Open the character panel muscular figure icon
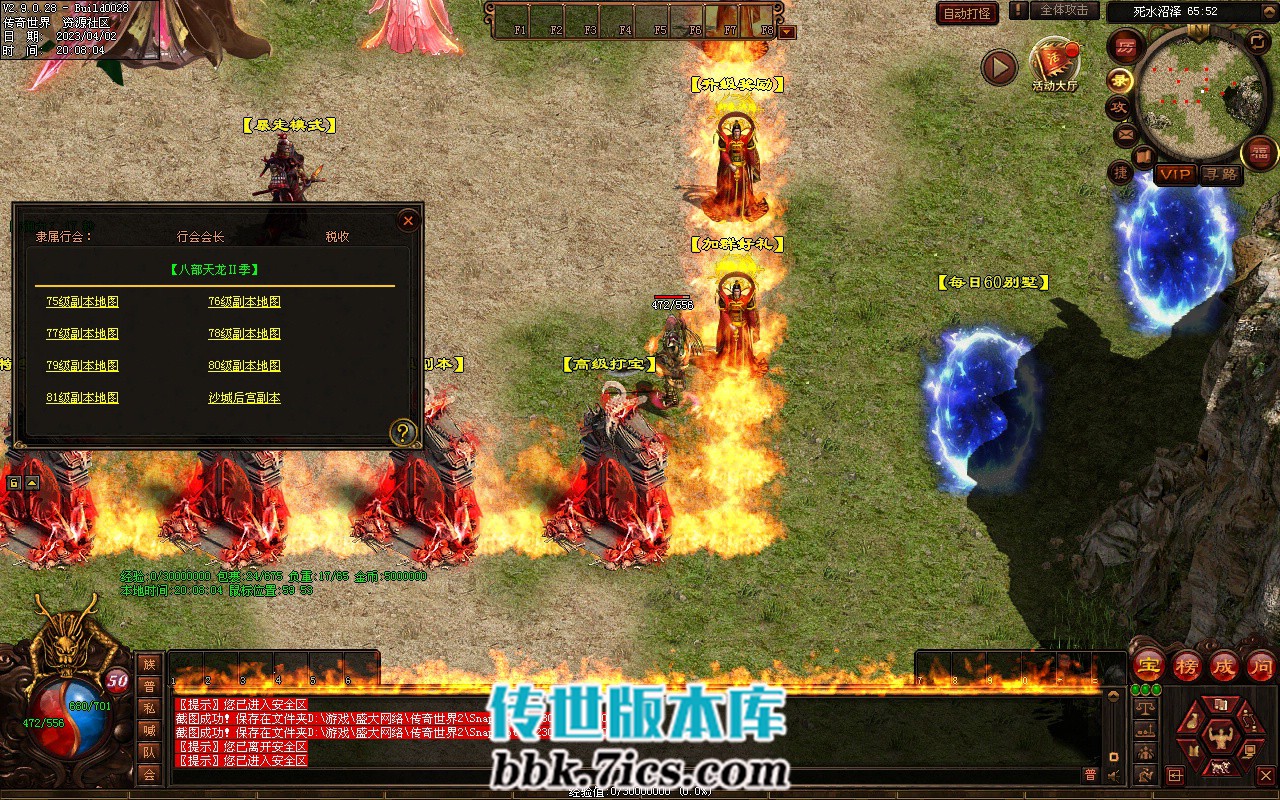1280x800 pixels. click(x=1219, y=737)
